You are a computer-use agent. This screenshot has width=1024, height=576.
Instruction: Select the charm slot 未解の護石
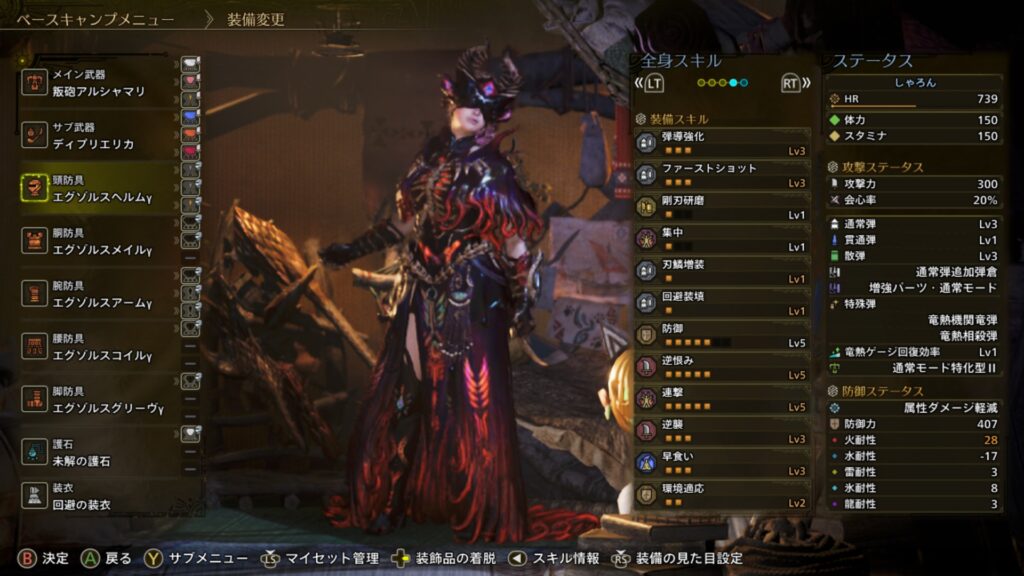[98, 452]
